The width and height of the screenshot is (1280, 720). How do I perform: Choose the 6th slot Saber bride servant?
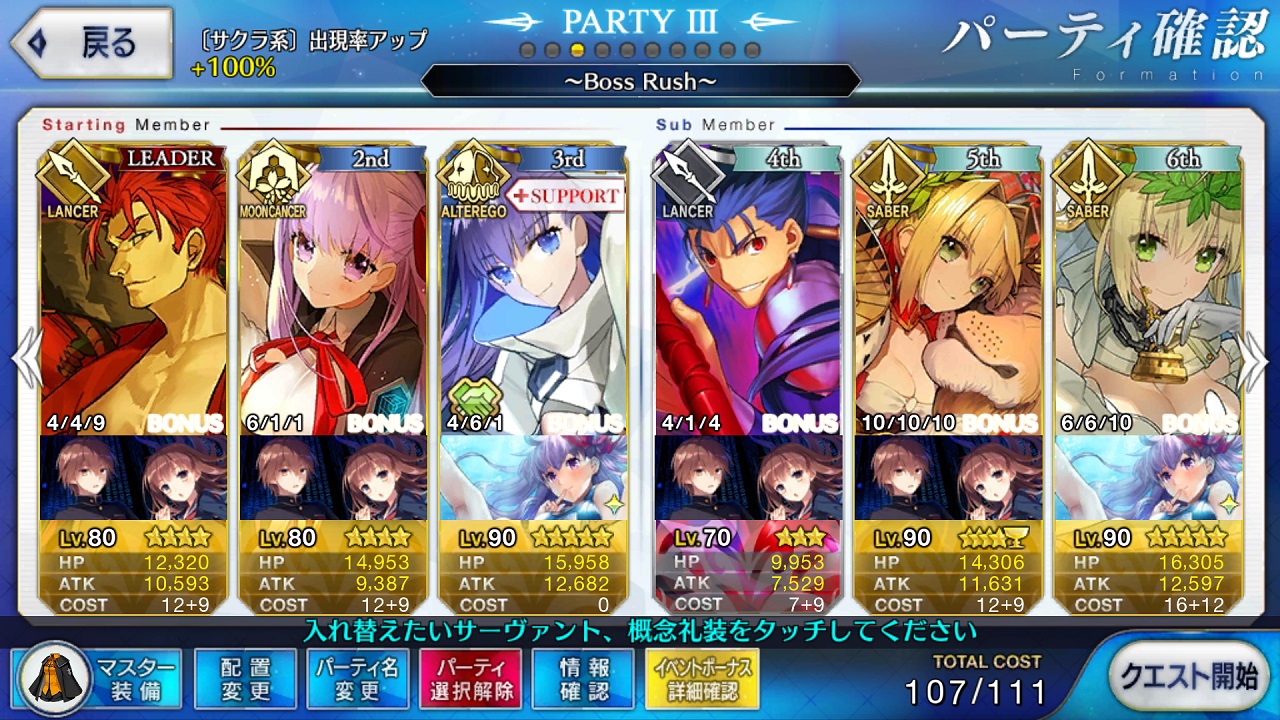click(1148, 290)
